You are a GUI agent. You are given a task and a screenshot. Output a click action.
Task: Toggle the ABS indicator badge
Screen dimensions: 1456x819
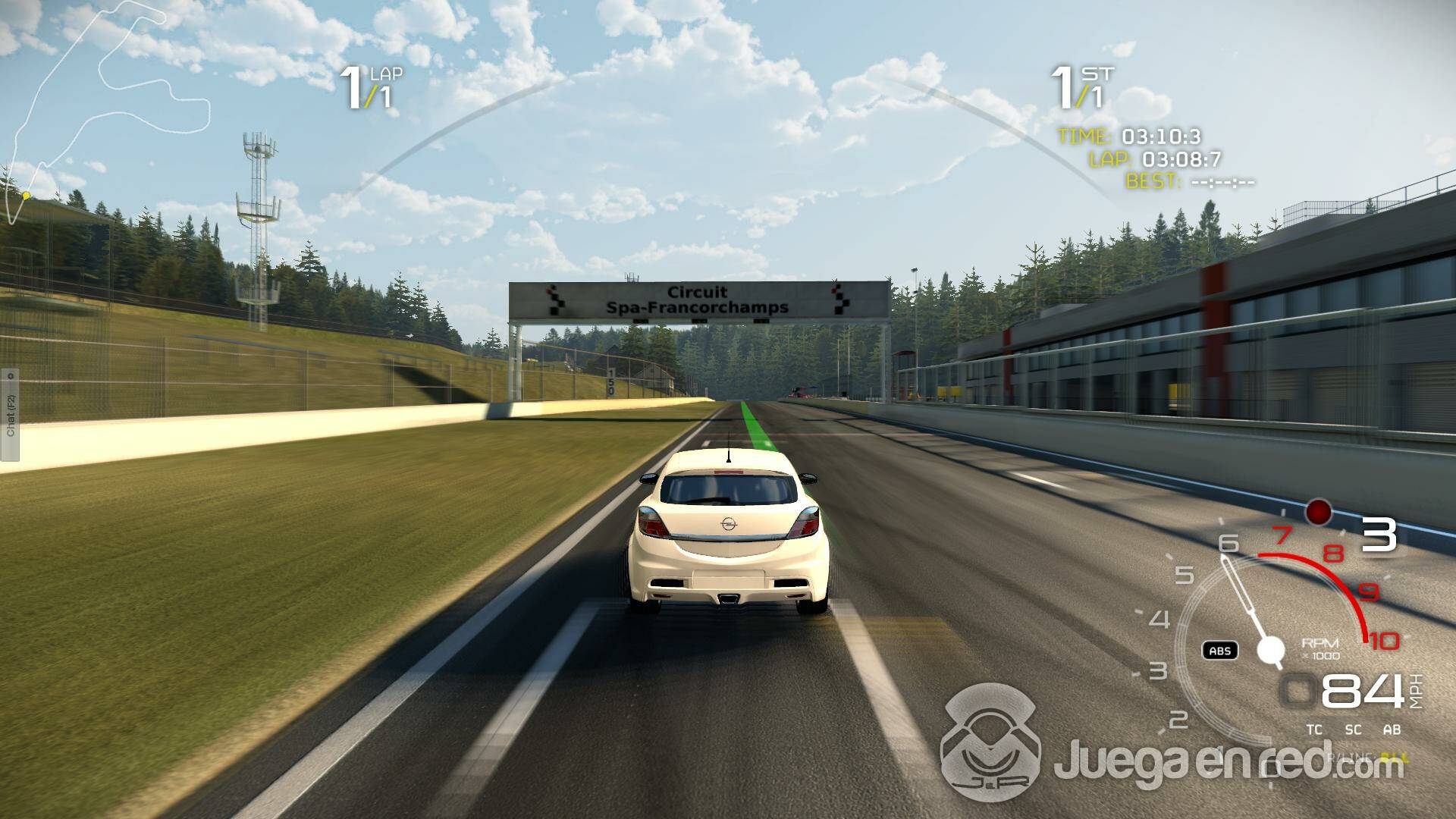[1219, 651]
